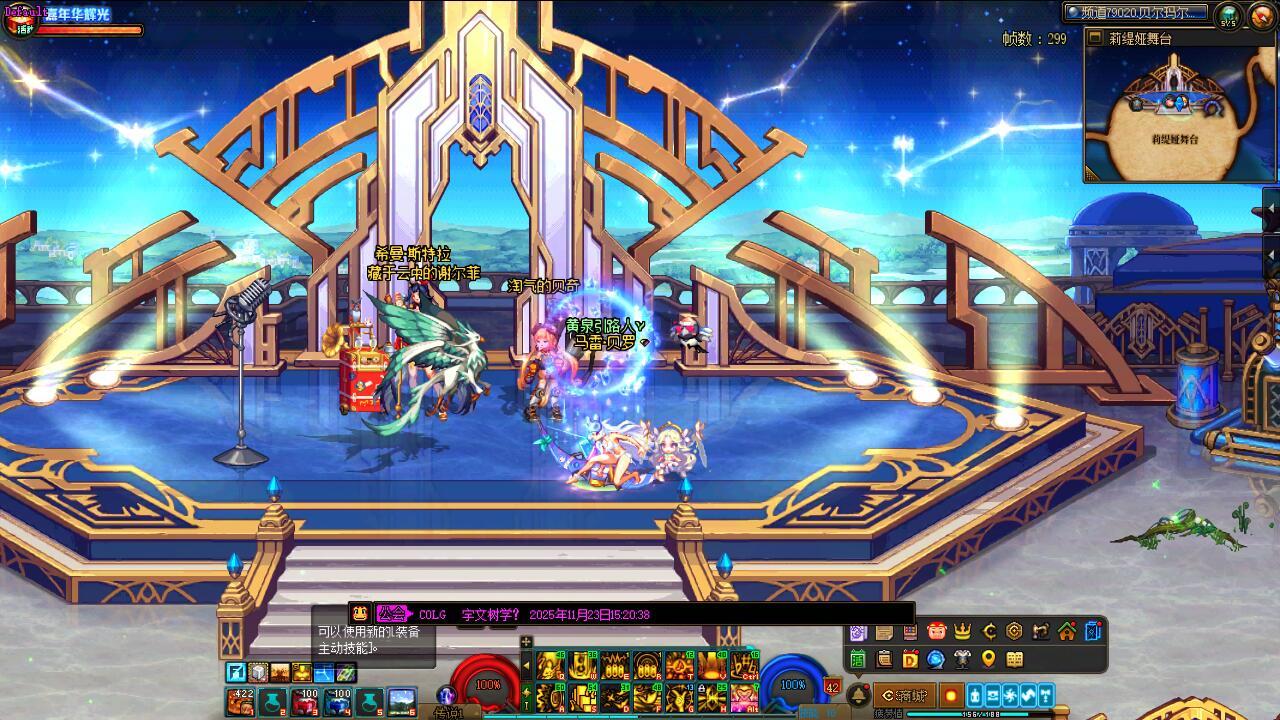The image size is (1280, 720).
Task: Click the 5v5 PvP orb icon
Action: click(1228, 15)
